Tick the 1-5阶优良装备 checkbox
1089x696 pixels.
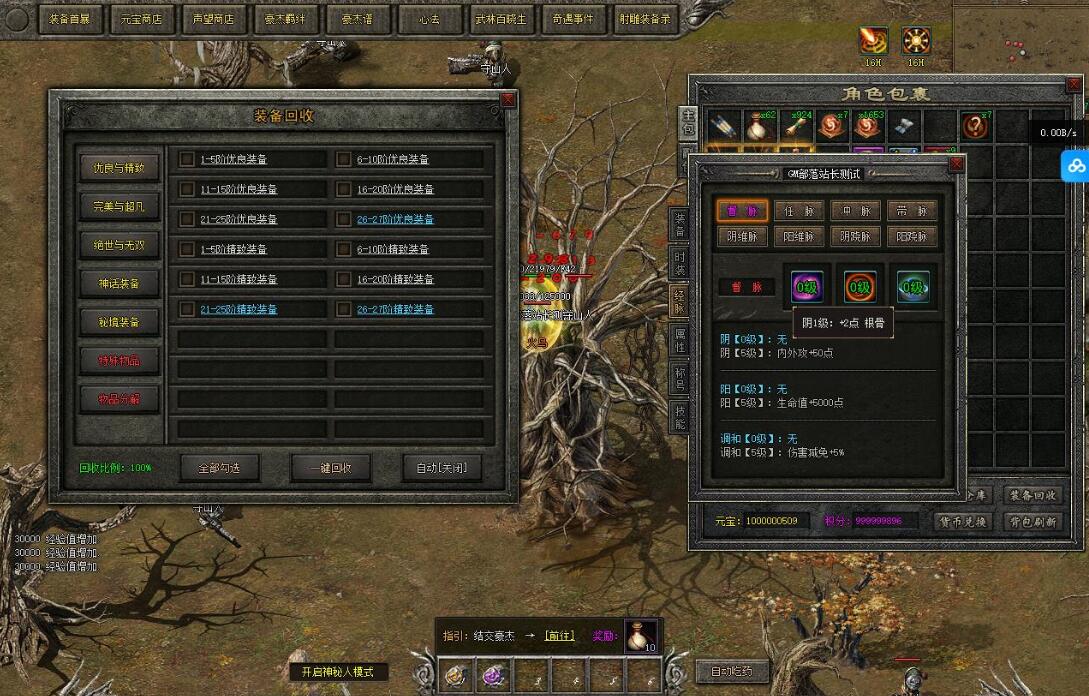186,159
